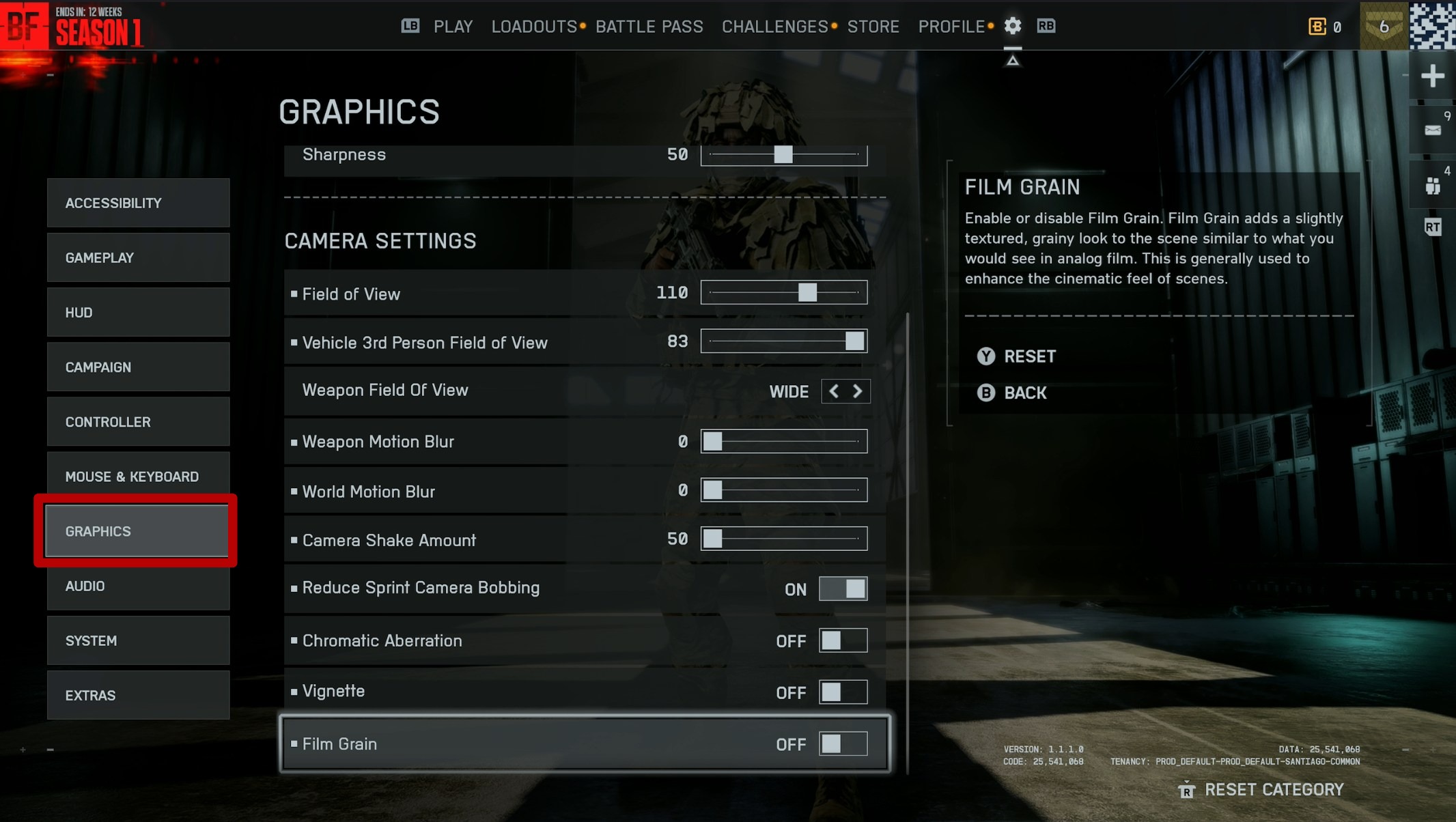Switch to the AUDIO settings category
The image size is (1456, 822).
(x=138, y=586)
